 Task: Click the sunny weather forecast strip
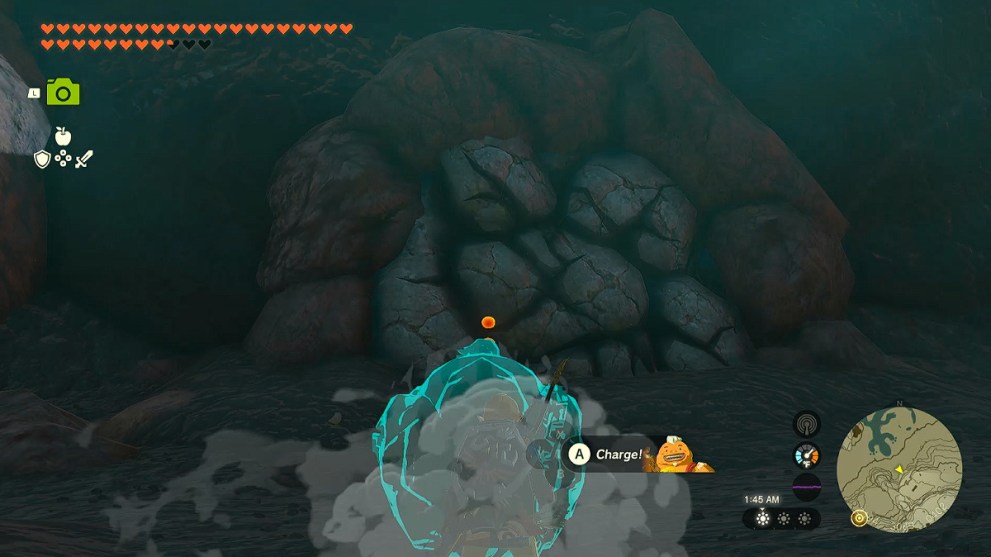[x=781, y=519]
